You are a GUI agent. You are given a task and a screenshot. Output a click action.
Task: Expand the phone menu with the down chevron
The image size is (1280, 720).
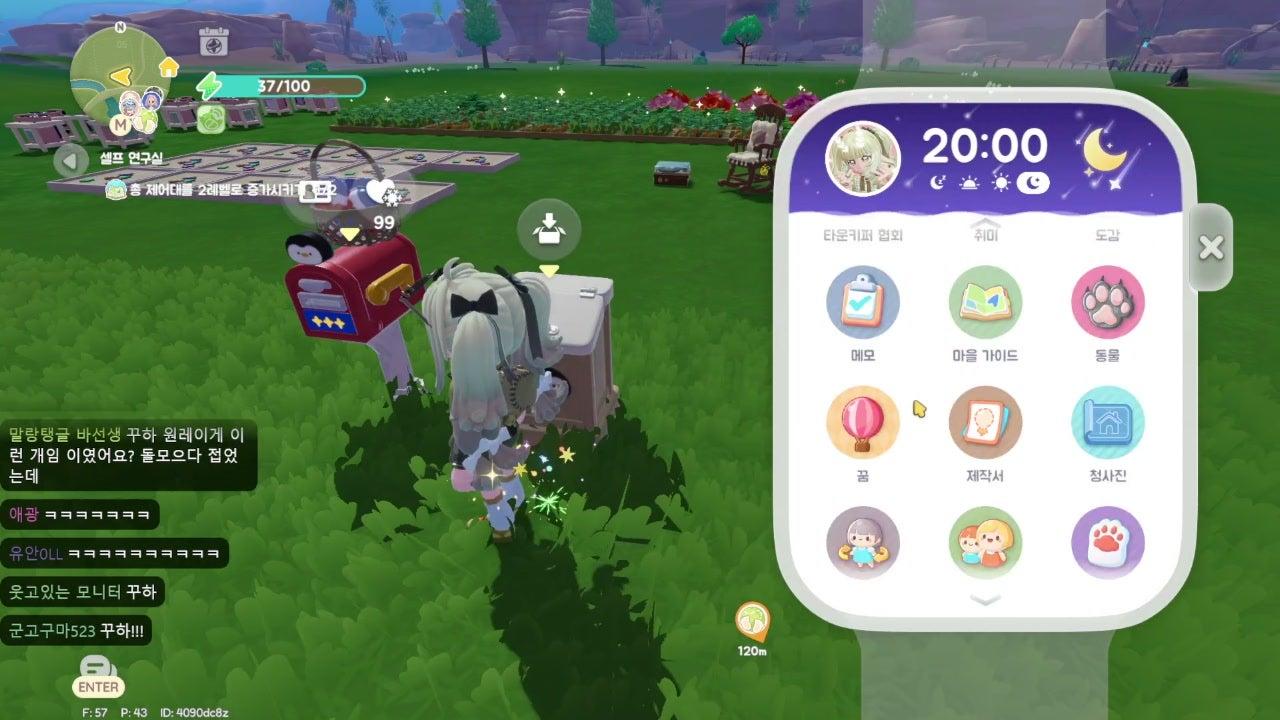pyautogui.click(x=986, y=600)
